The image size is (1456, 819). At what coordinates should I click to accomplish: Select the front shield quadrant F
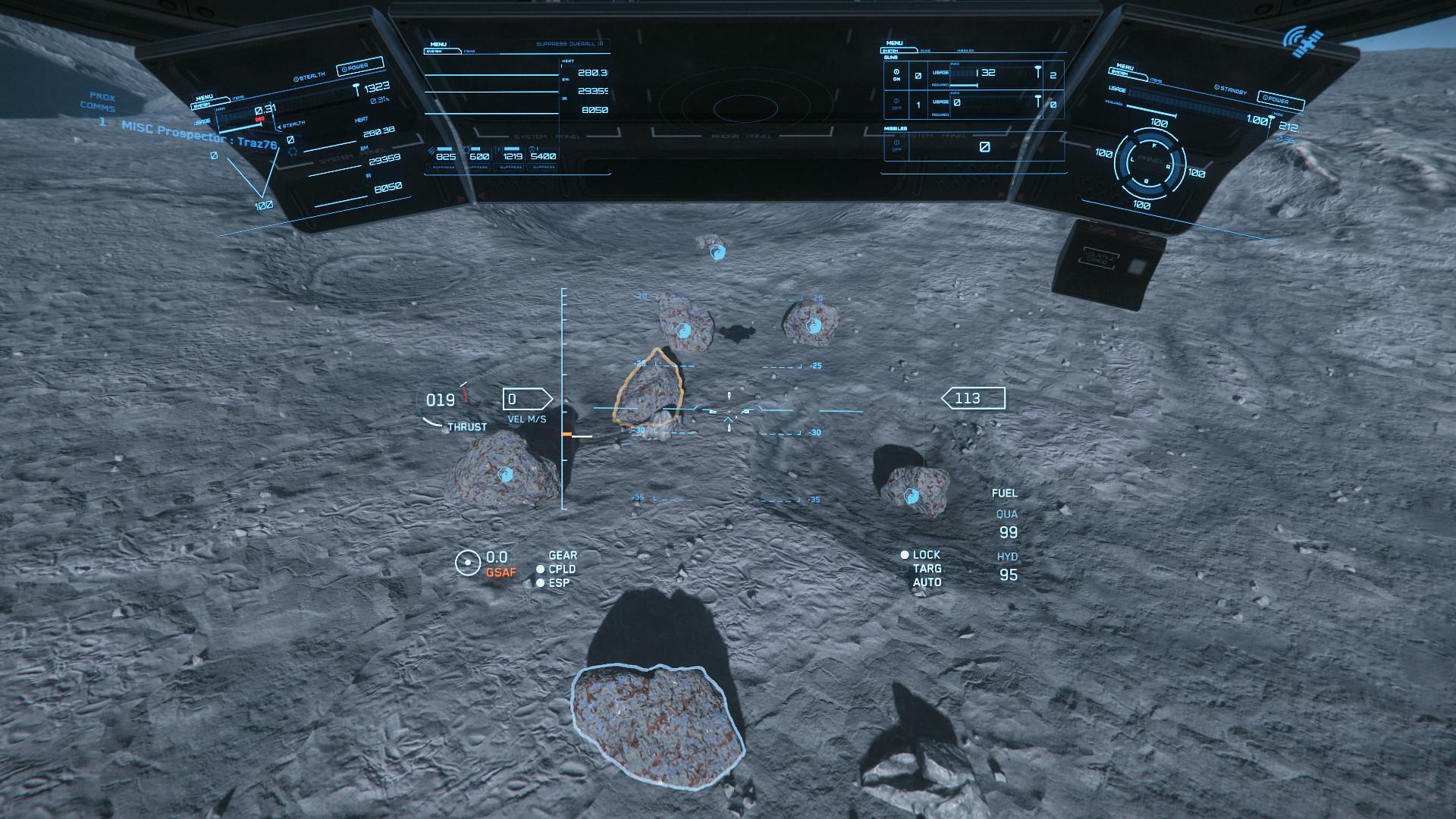(x=1154, y=144)
